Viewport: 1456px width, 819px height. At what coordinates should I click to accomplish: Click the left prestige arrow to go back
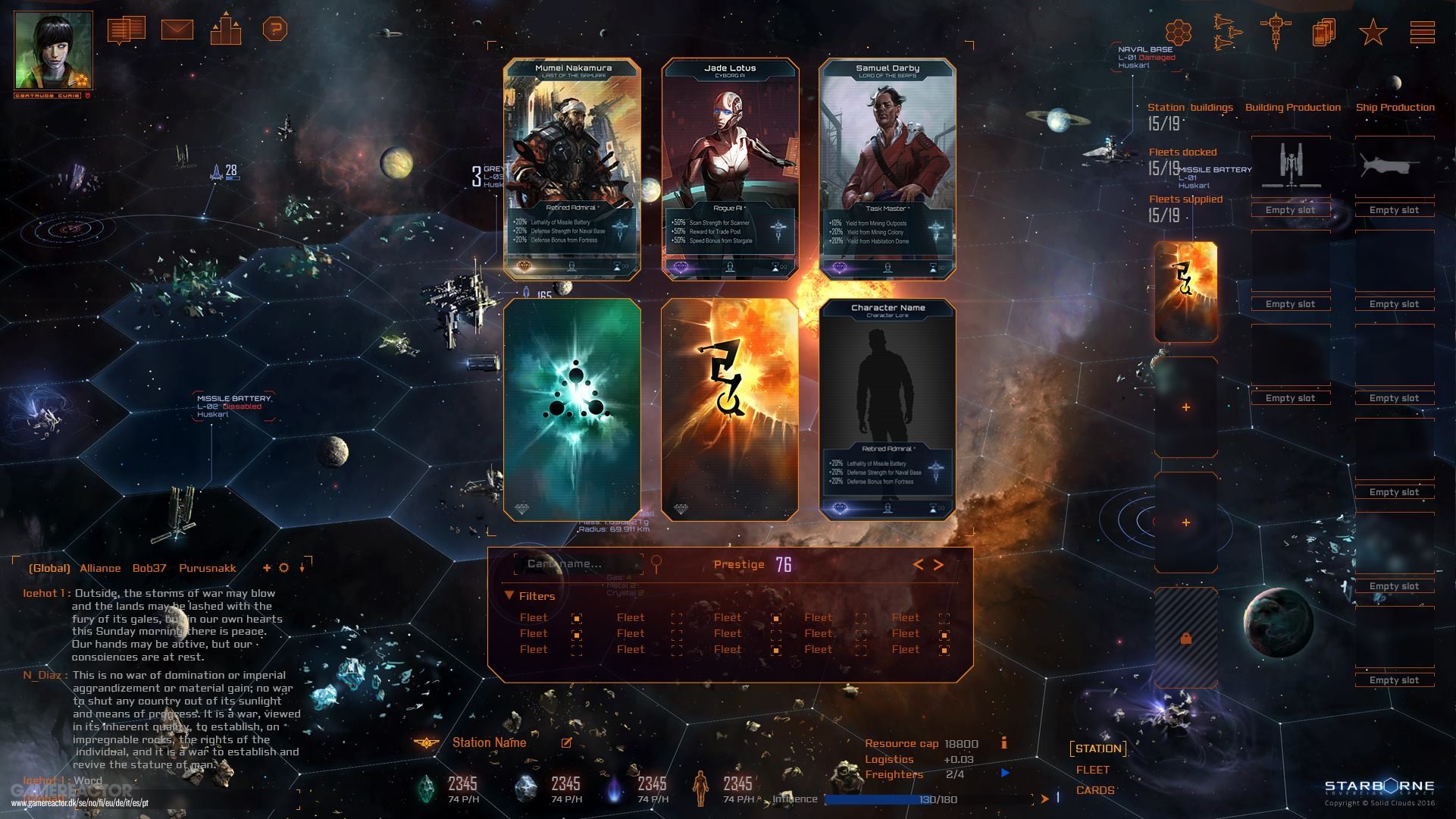pos(919,564)
